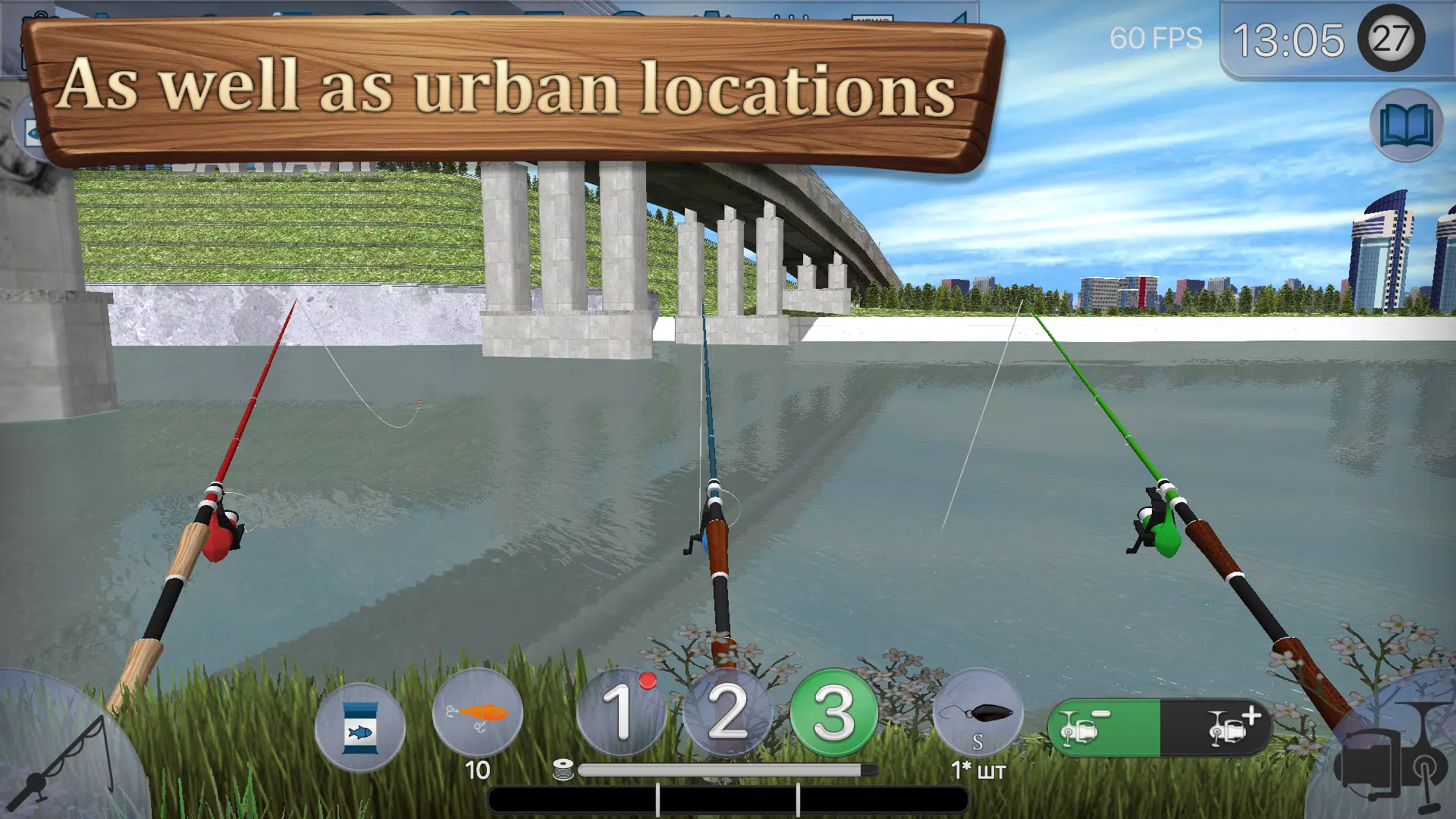Screen dimensions: 1456x819
Task: Click the 60 FPS display
Action: (1156, 38)
